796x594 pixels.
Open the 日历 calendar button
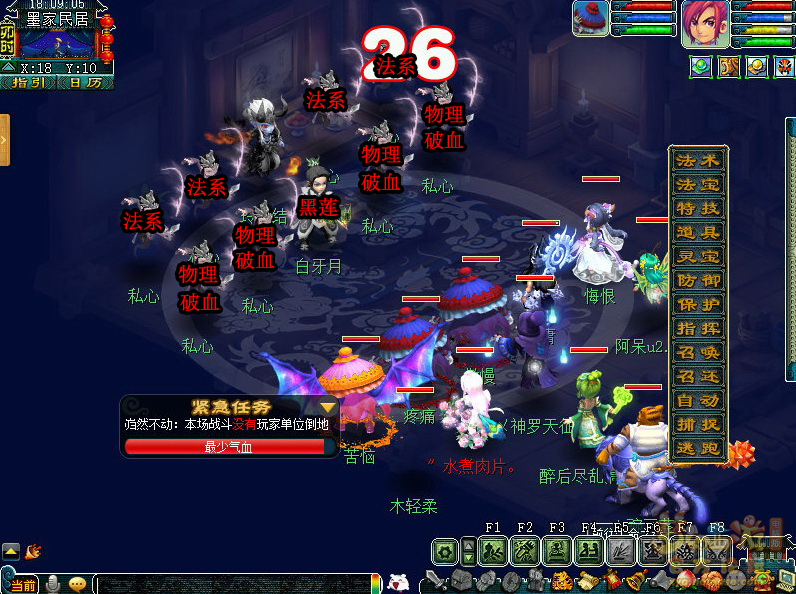coord(85,83)
